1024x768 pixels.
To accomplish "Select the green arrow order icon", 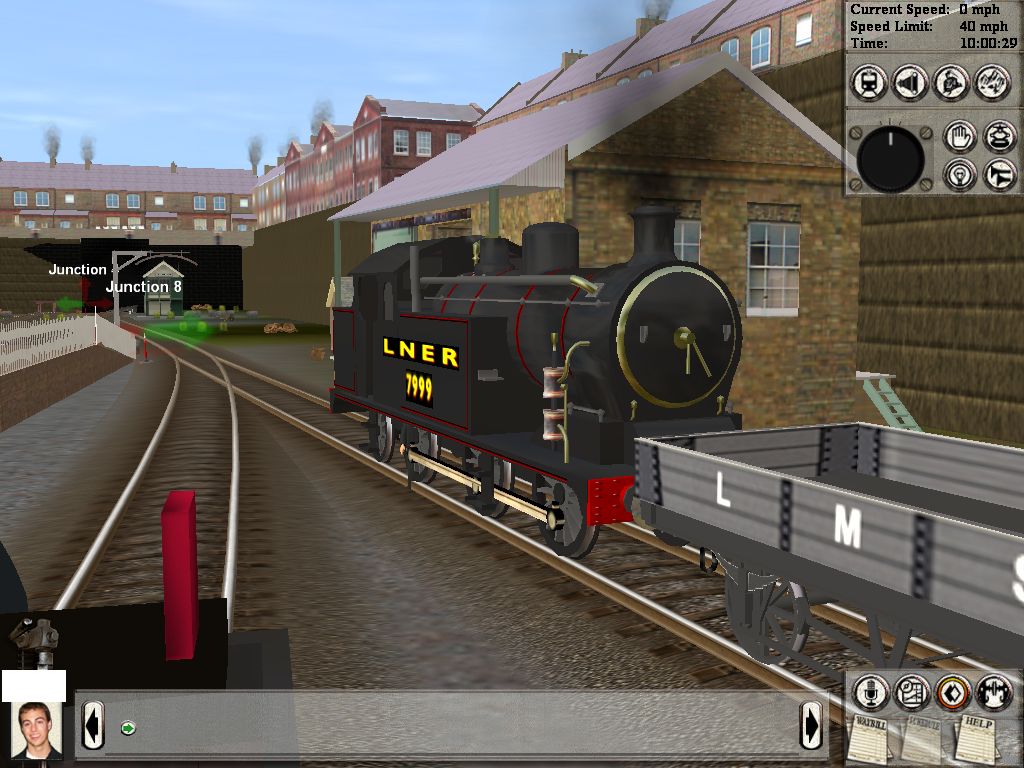I will (x=128, y=727).
